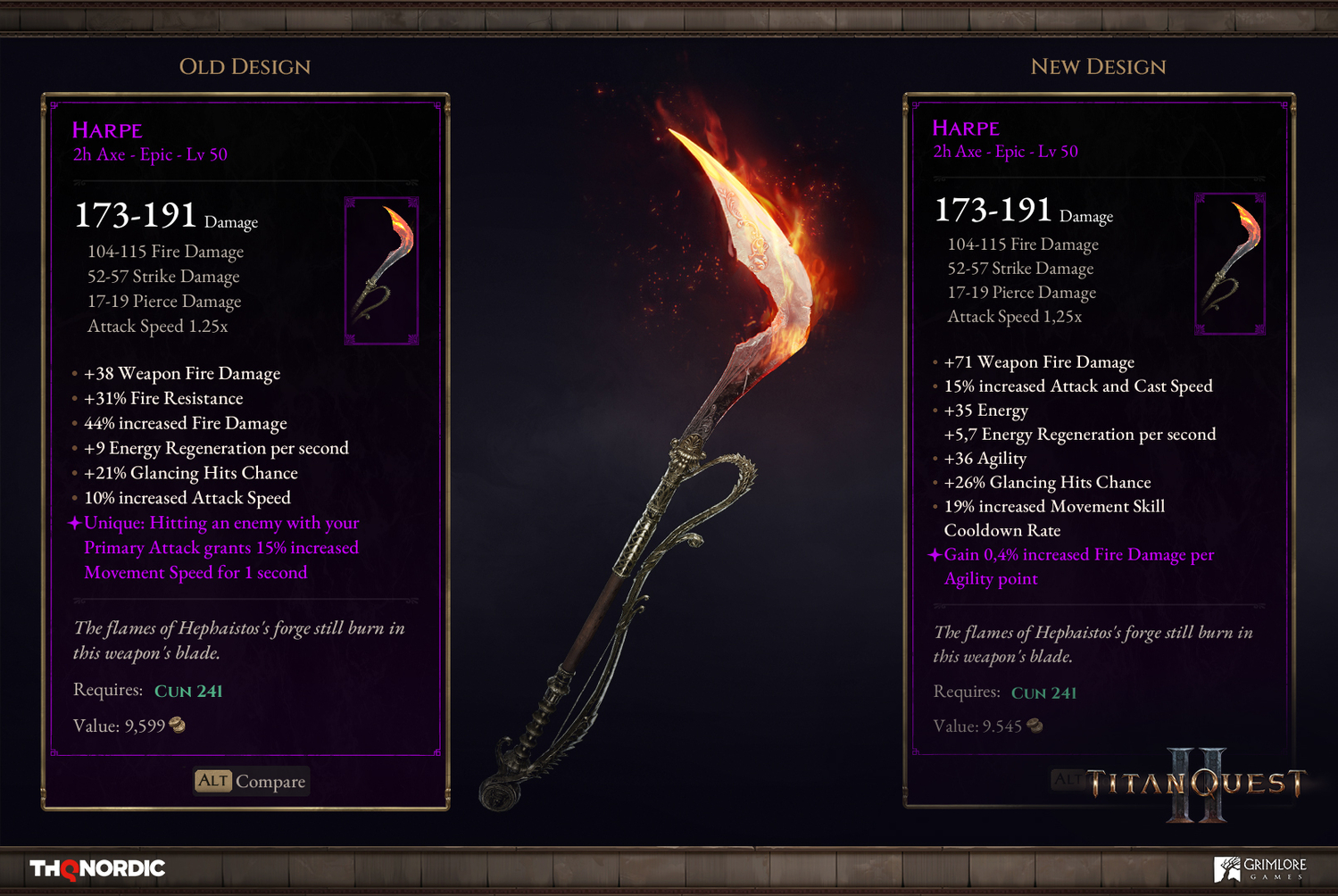Click the Grimlore Games logo

coord(1260,868)
